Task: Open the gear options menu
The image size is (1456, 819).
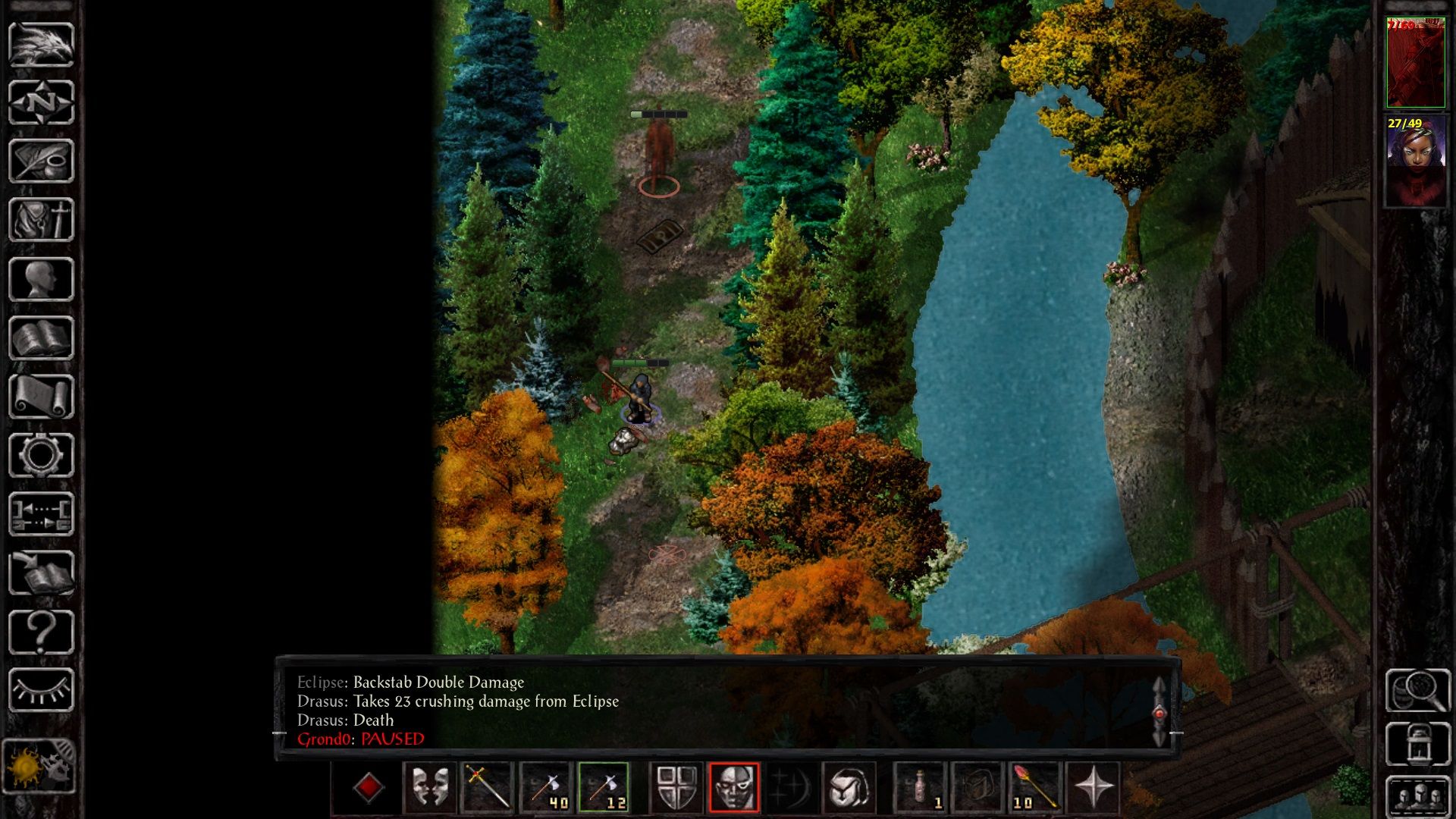Action: (x=41, y=456)
